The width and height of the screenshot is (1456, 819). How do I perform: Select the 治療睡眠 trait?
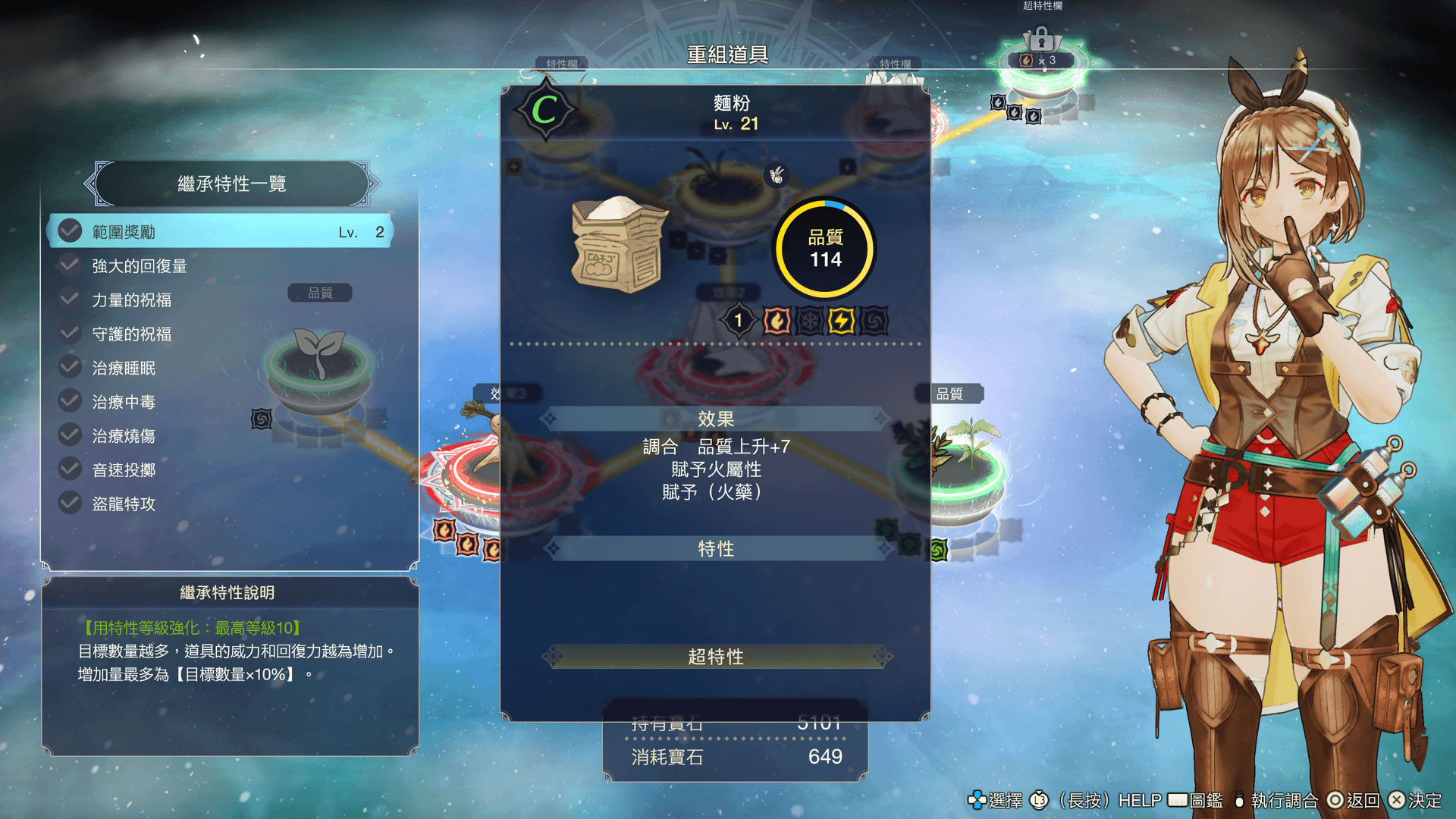(x=220, y=369)
